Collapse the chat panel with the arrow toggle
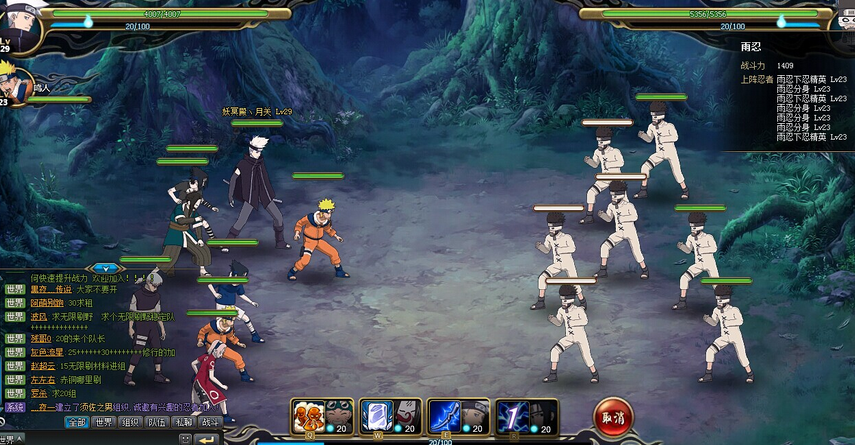This screenshot has height=445, width=855. click(x=105, y=268)
